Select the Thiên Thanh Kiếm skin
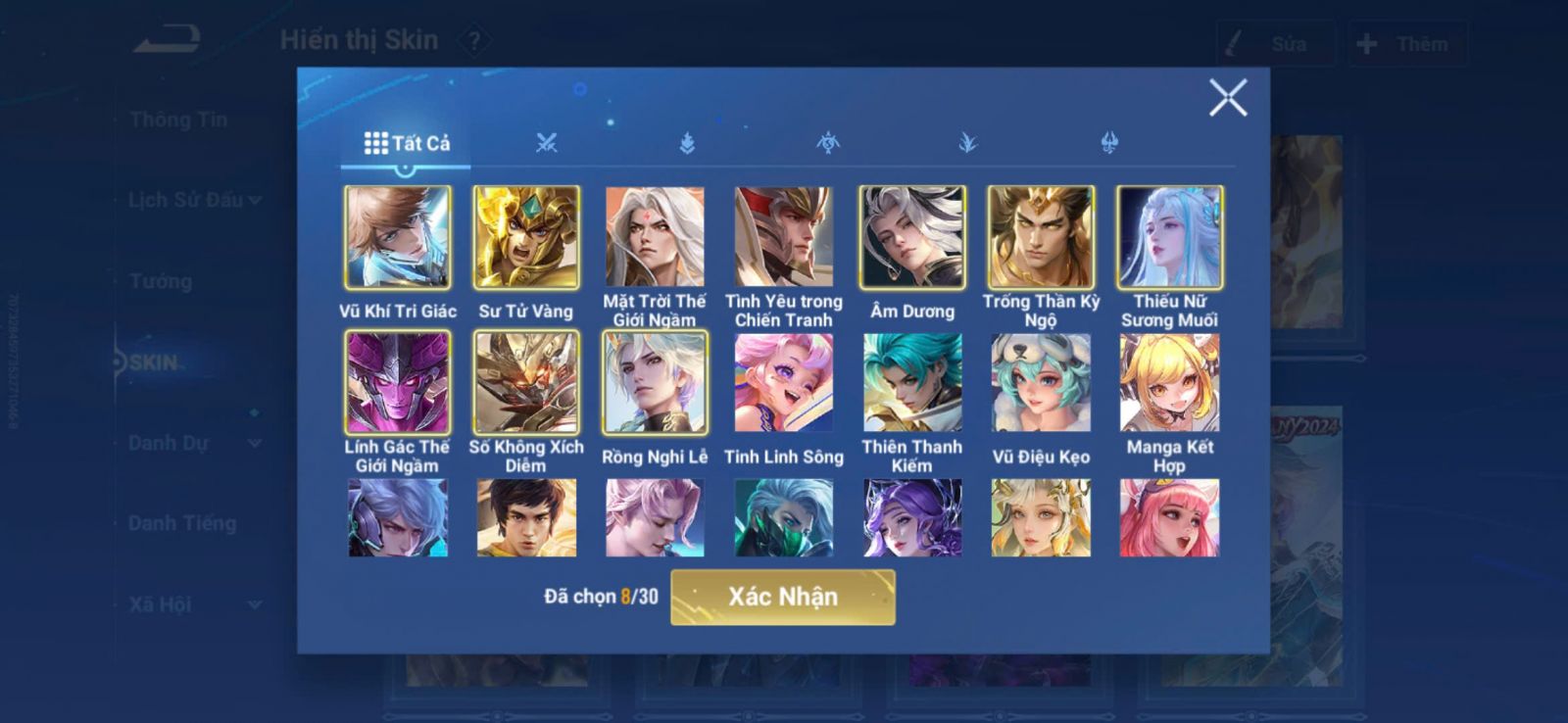Viewport: 1568px width, 723px height. pos(912,383)
